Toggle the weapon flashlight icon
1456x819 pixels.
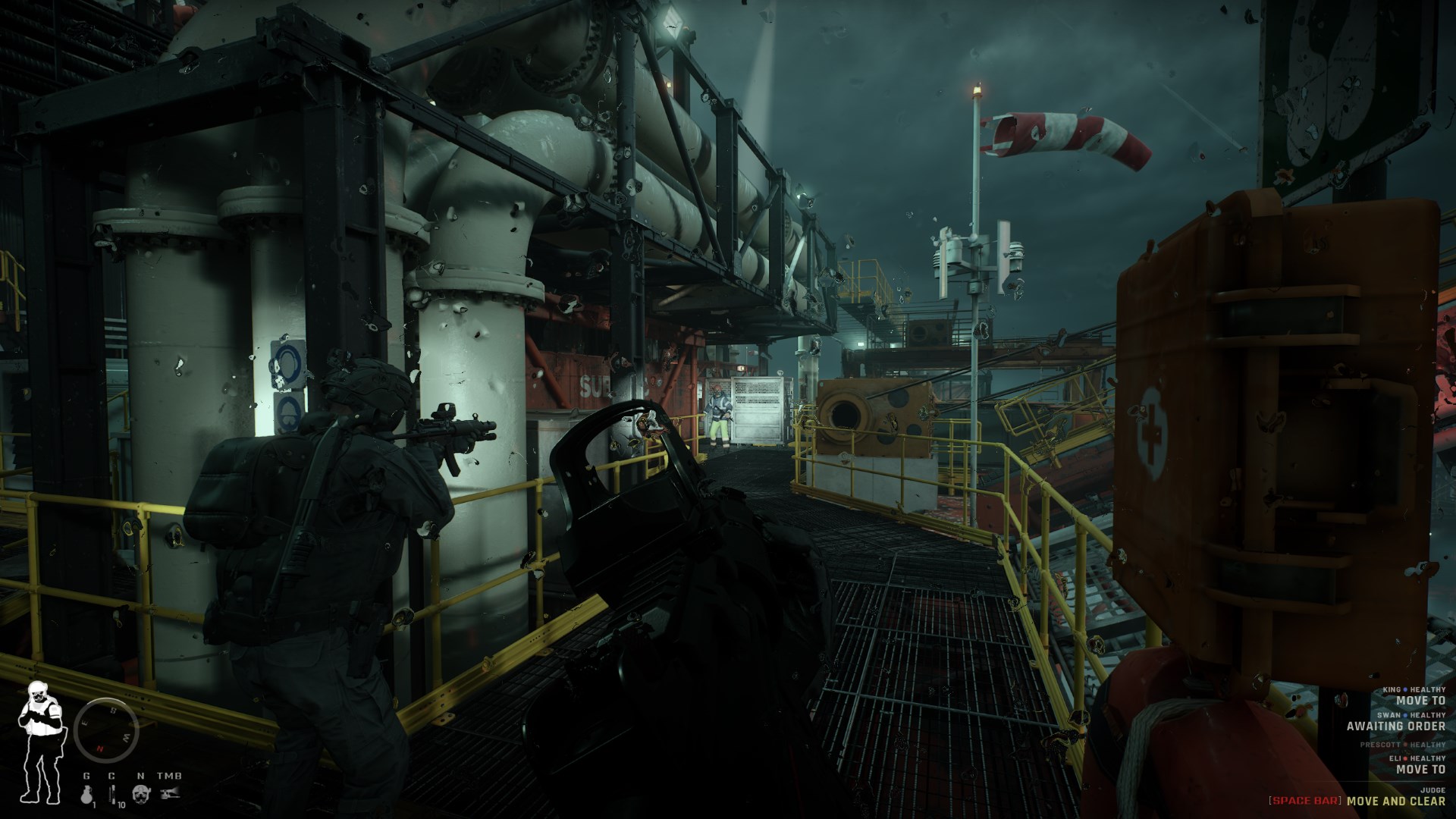(169, 794)
